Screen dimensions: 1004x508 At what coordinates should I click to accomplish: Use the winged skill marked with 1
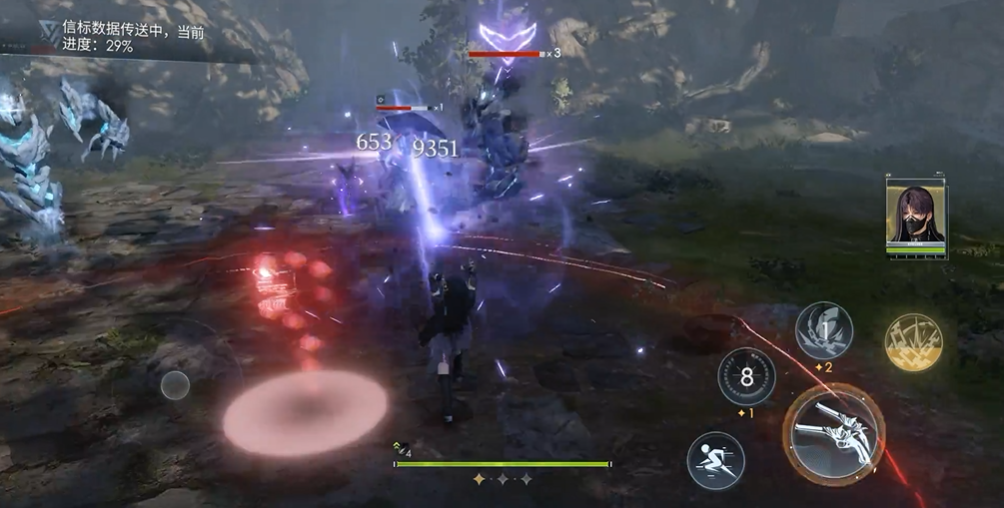[823, 331]
